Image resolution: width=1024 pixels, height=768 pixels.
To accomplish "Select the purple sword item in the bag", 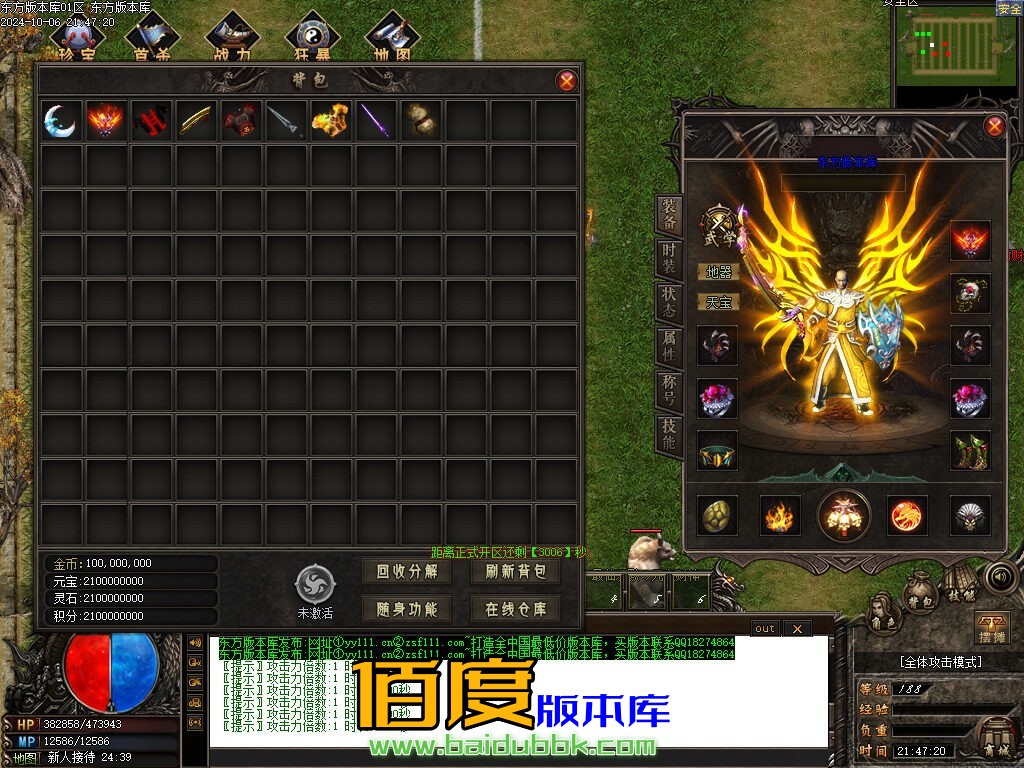I will pyautogui.click(x=377, y=121).
